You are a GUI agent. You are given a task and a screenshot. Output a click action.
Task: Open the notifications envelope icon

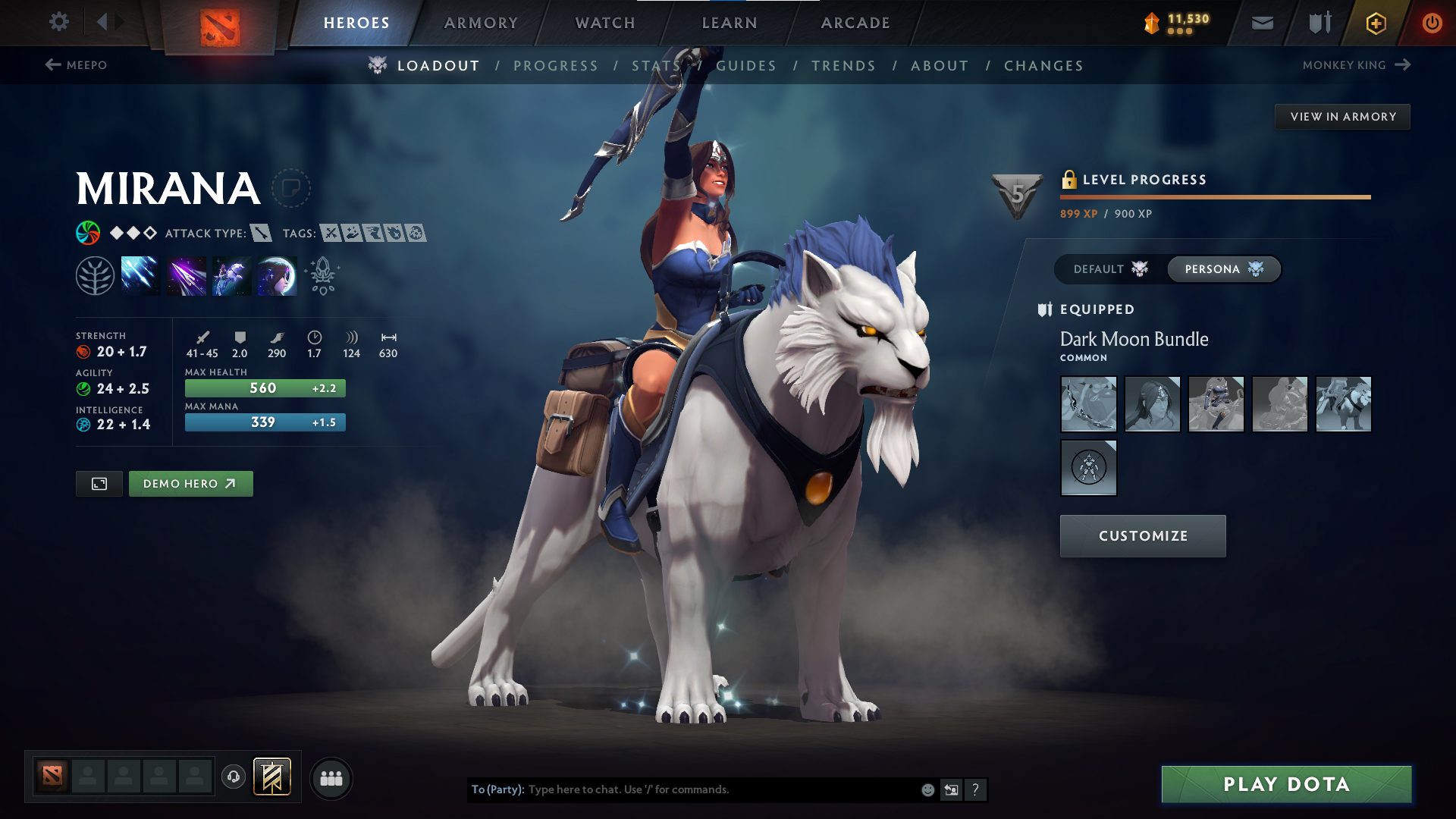click(1262, 23)
